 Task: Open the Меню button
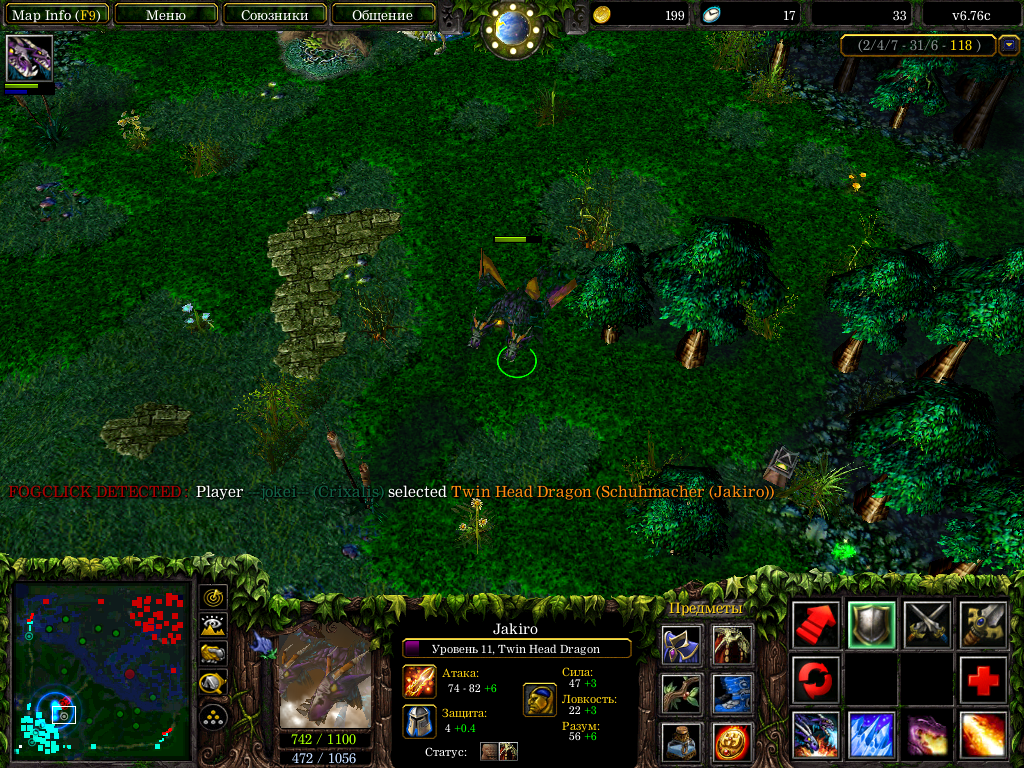pos(166,15)
